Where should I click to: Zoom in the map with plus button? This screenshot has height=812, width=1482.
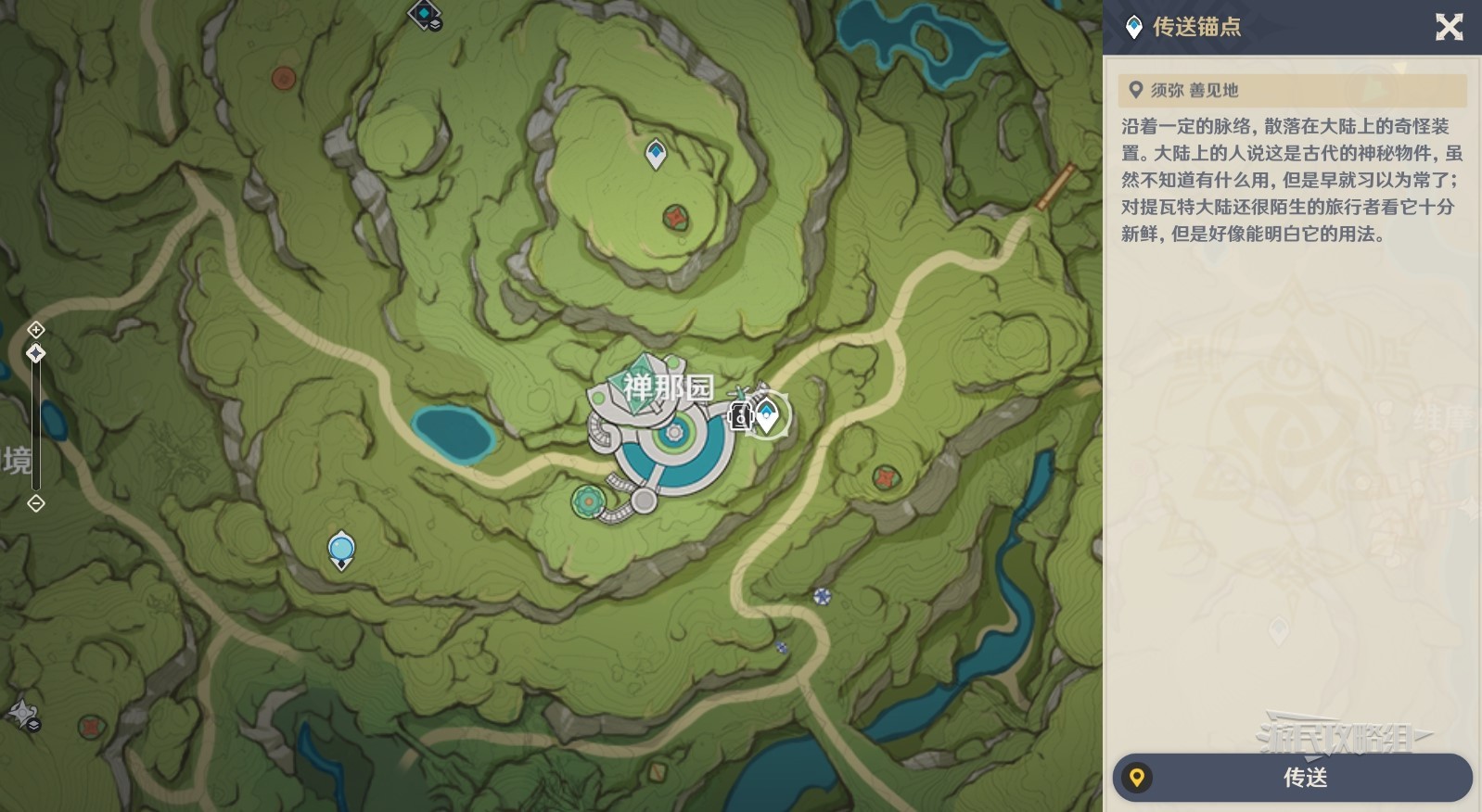click(x=35, y=329)
